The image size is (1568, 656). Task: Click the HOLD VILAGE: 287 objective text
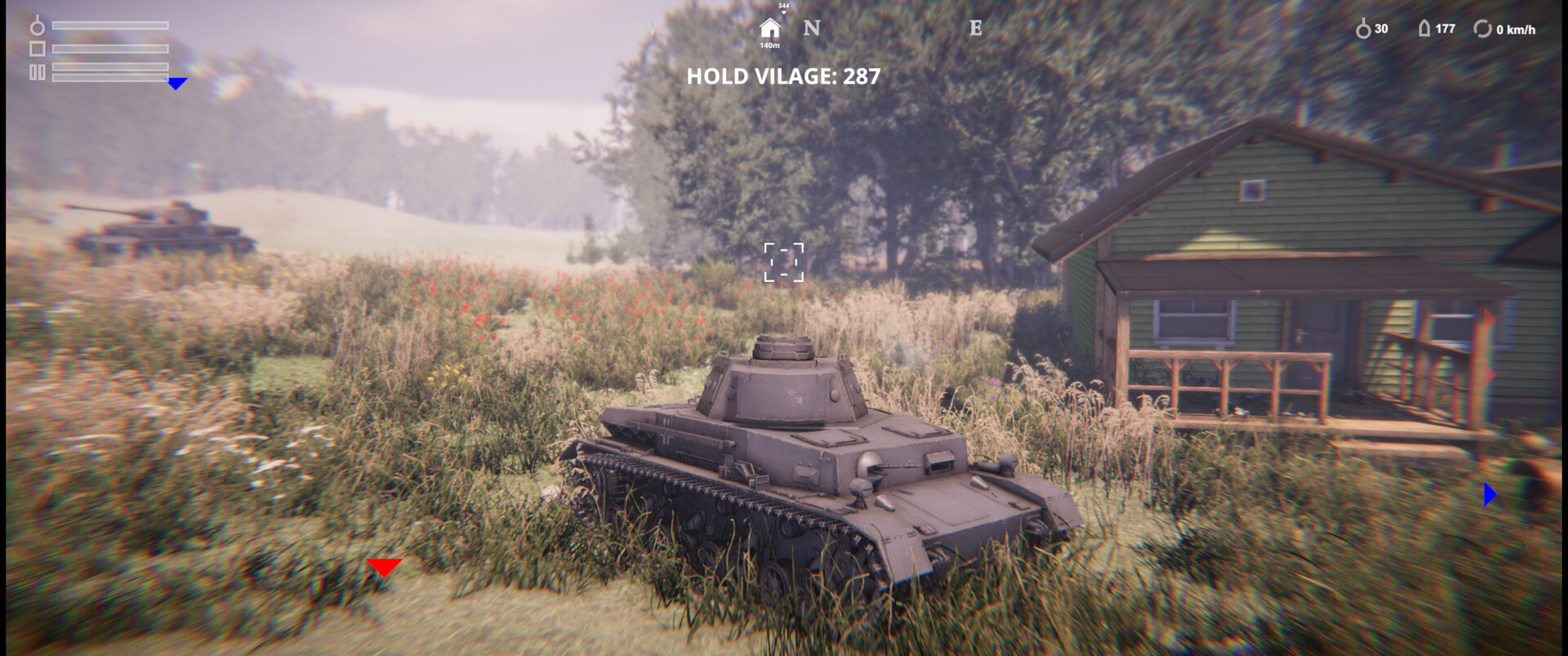(782, 78)
